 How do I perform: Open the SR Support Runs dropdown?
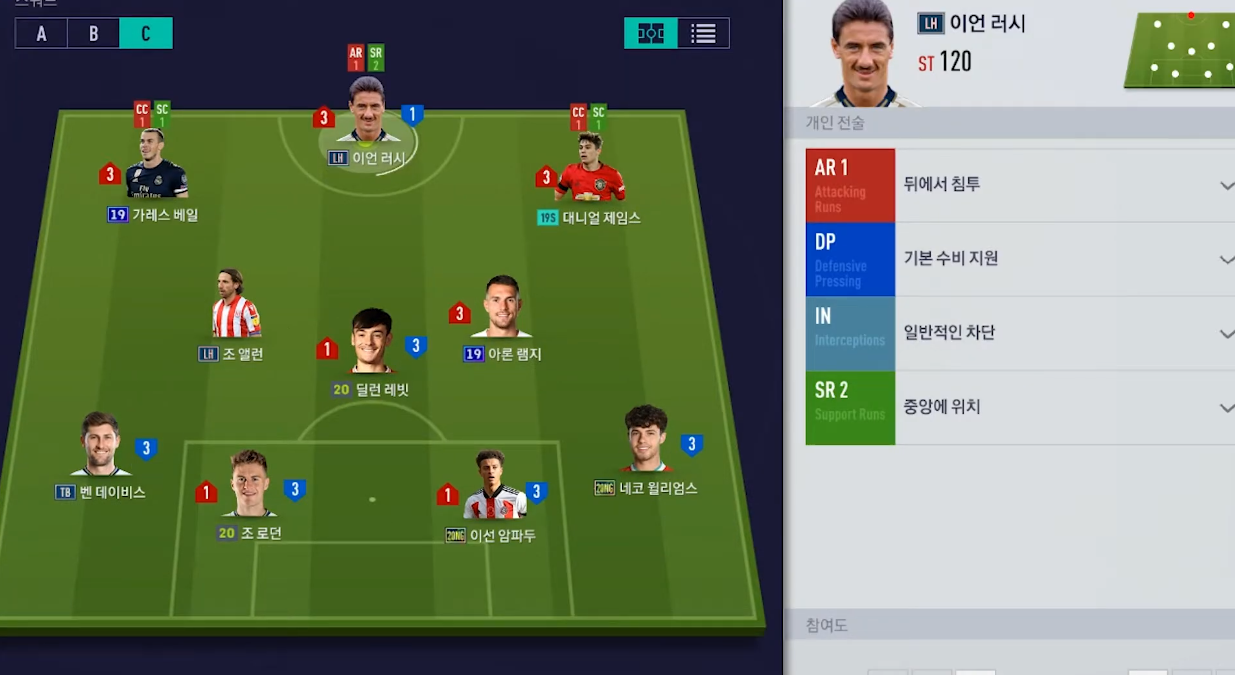(1226, 408)
